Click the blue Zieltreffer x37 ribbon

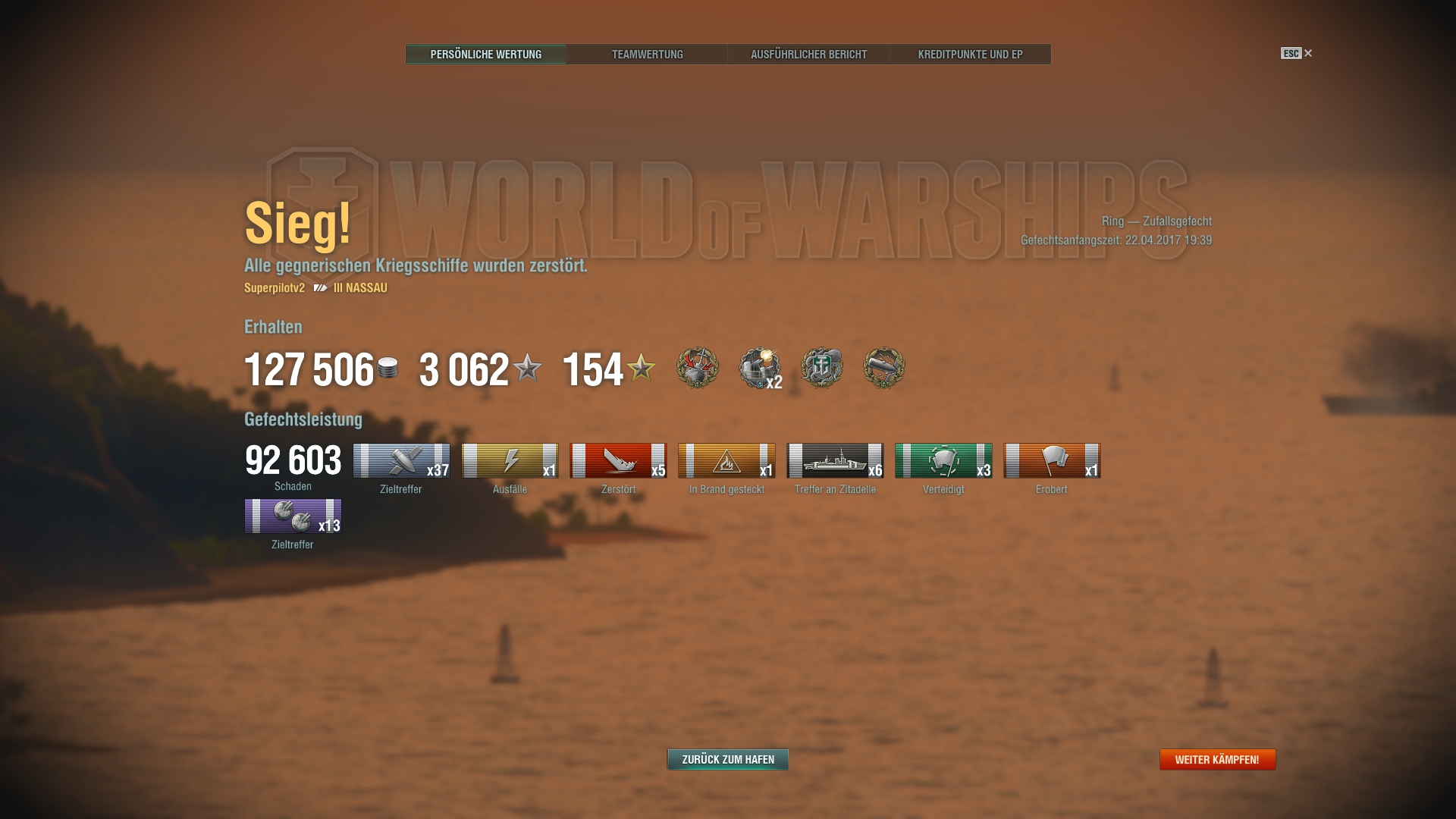(401, 460)
